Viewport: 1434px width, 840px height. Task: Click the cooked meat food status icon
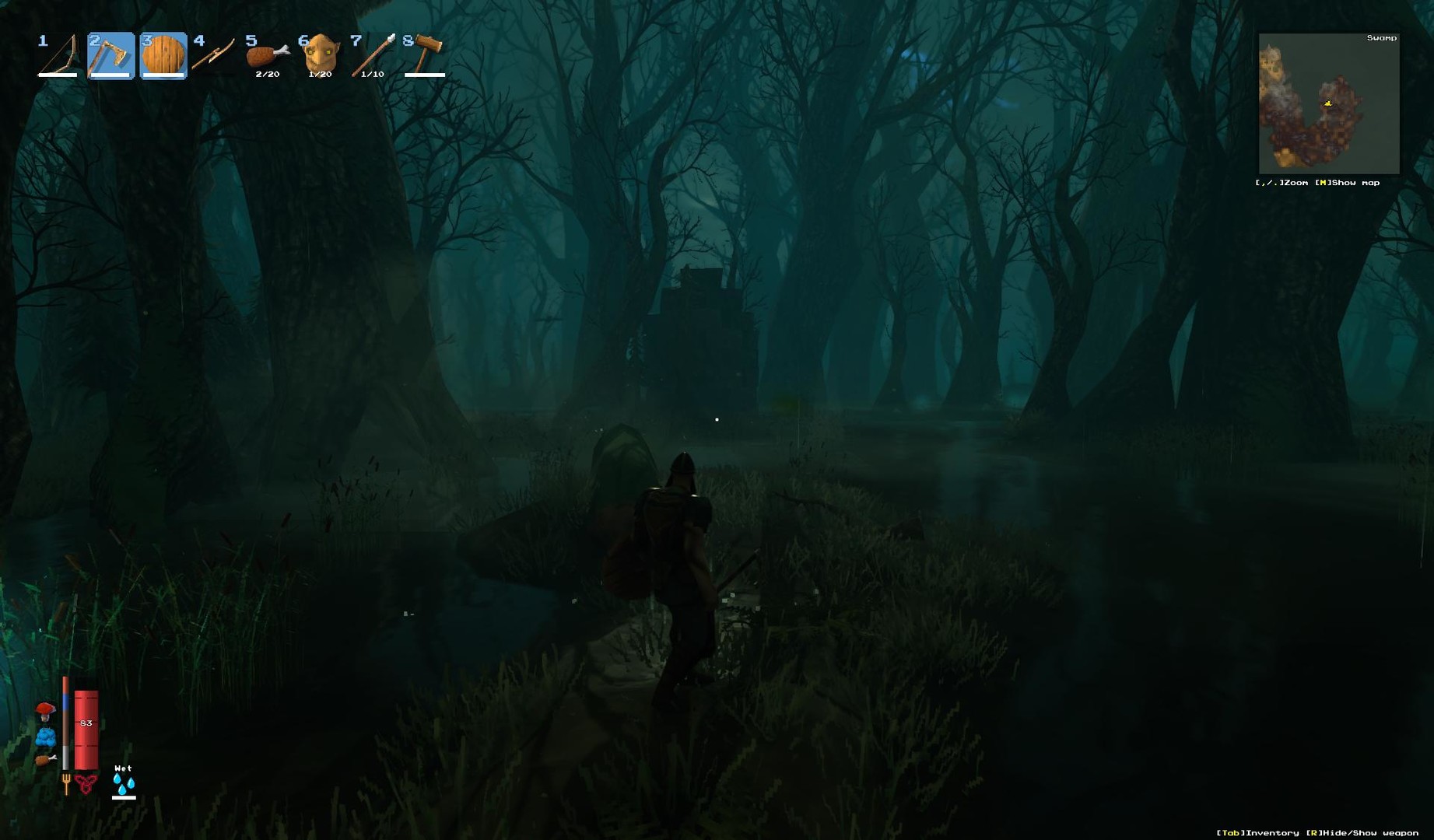46,759
